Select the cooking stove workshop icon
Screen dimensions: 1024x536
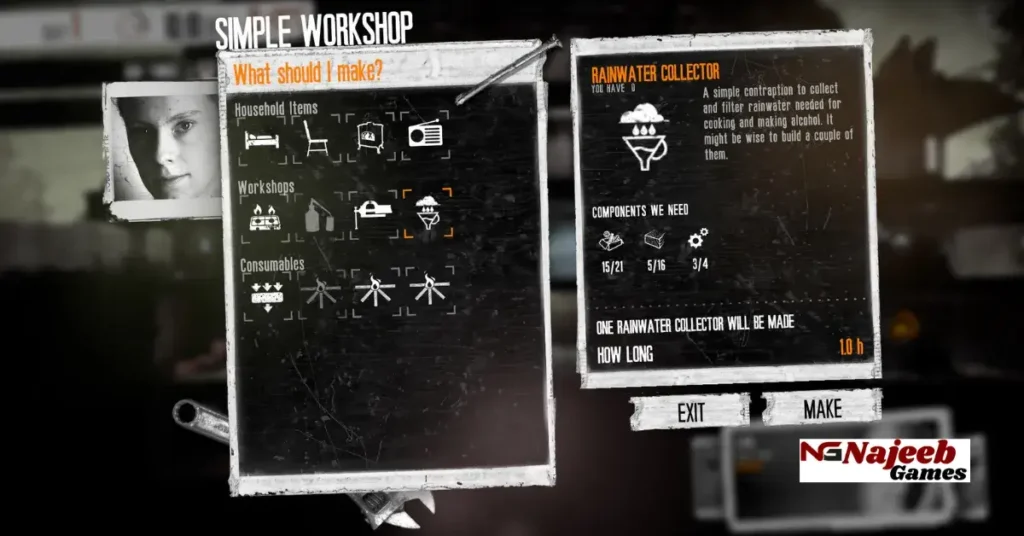pos(263,215)
